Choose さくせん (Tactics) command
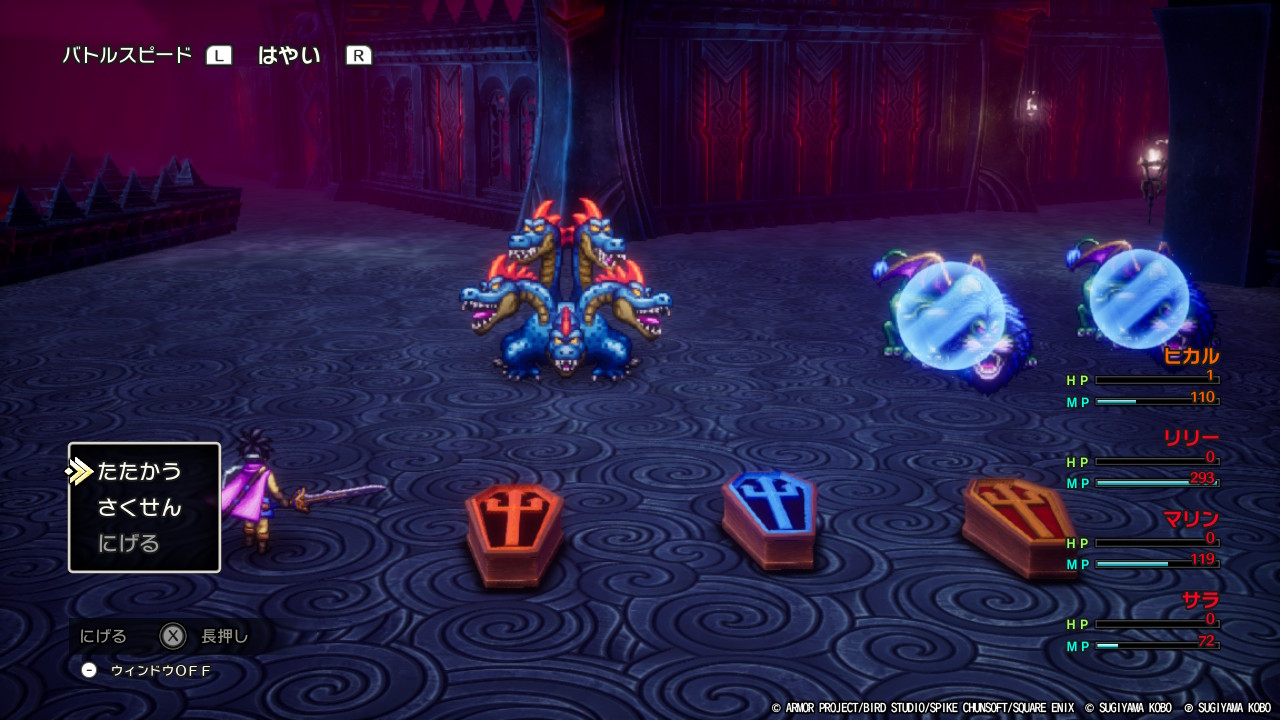1280x720 pixels. coord(139,508)
